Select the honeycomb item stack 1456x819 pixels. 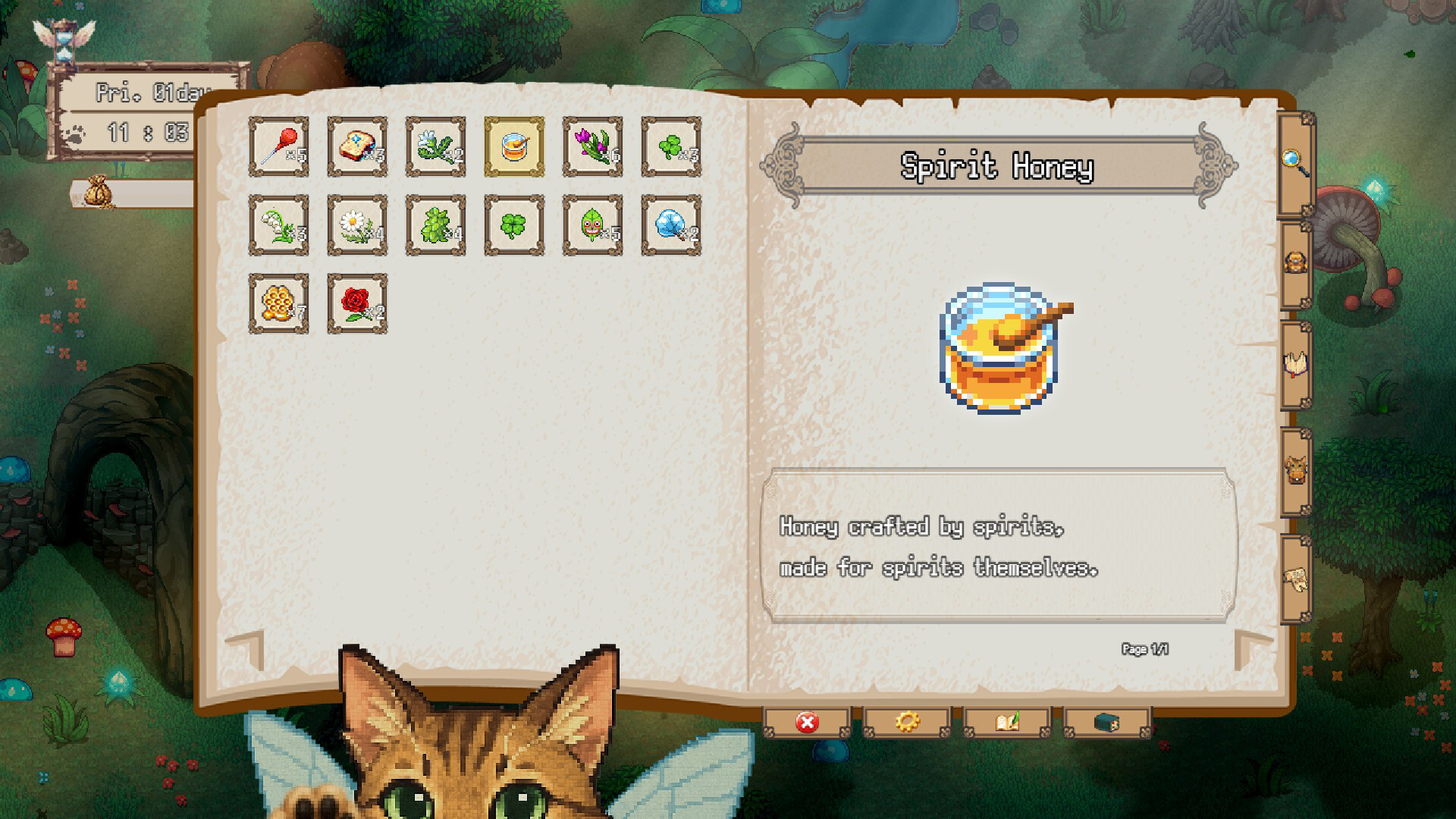[279, 303]
